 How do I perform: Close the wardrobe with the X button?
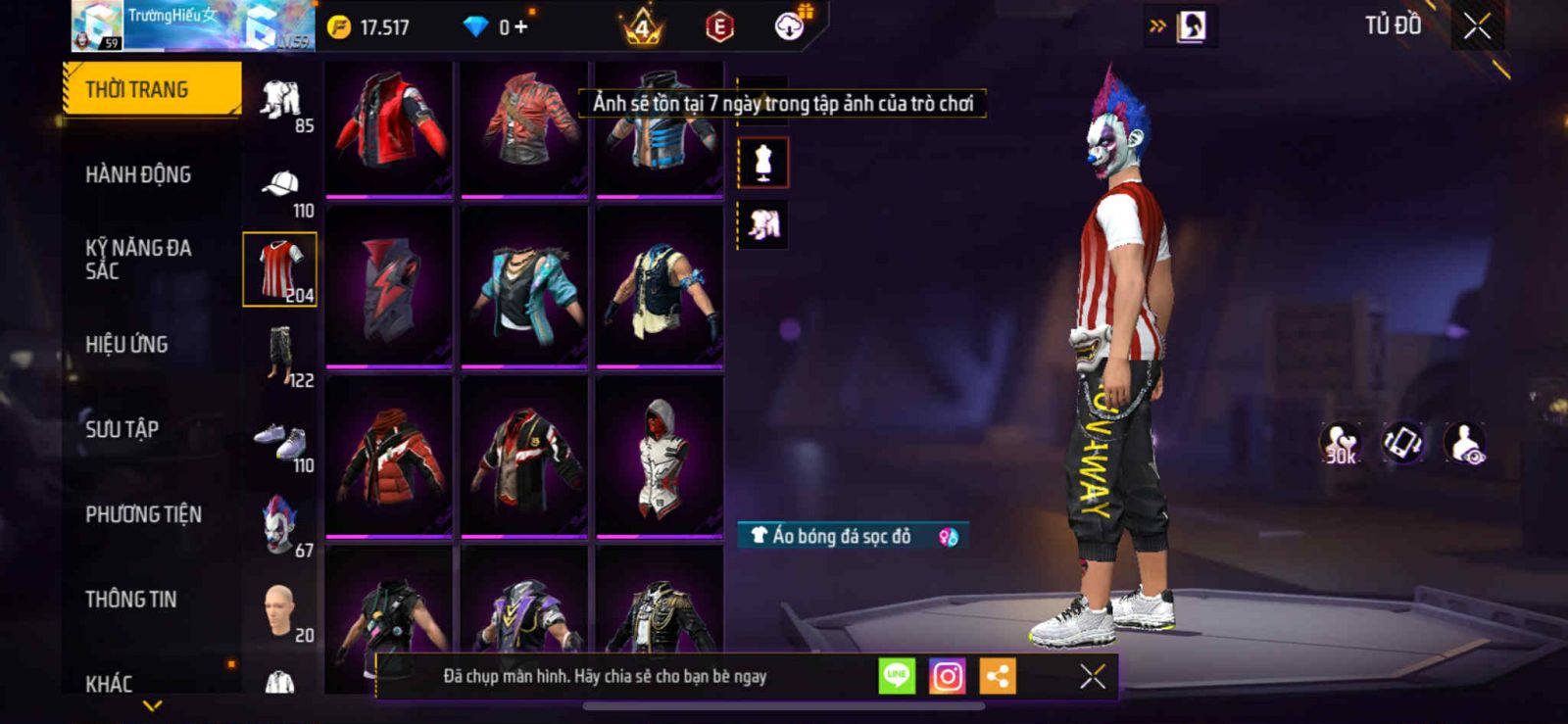(x=1477, y=26)
